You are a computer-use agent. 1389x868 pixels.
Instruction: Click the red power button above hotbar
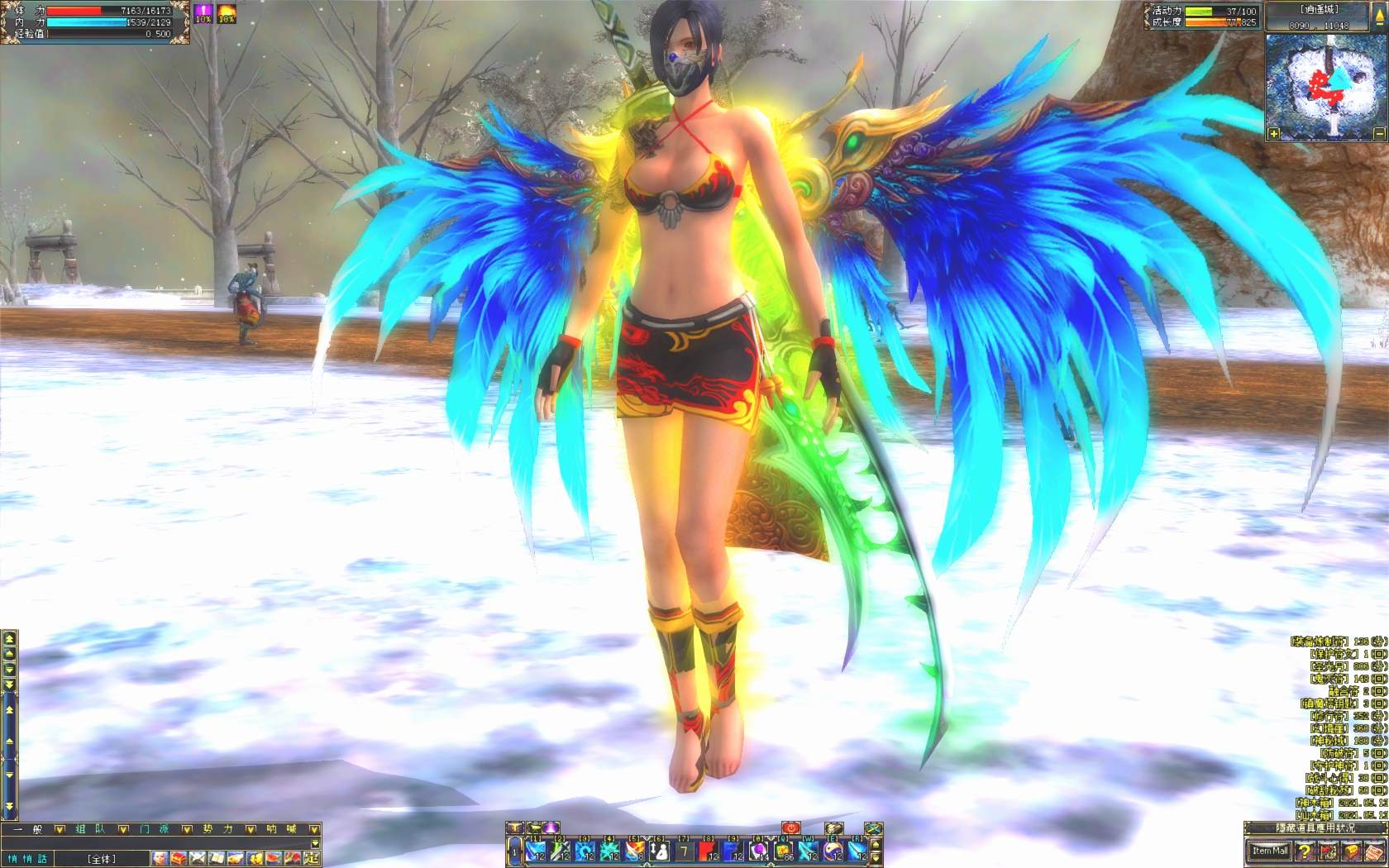click(791, 827)
